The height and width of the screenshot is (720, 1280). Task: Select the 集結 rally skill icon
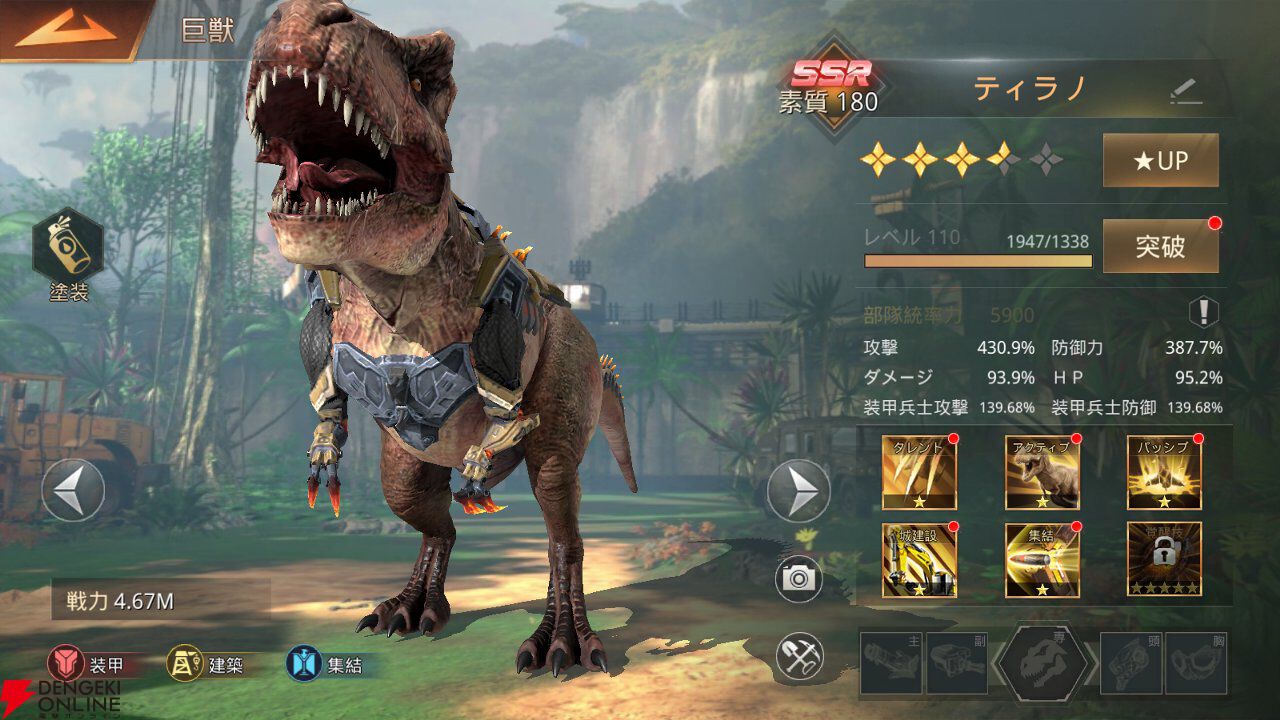(x=1042, y=560)
